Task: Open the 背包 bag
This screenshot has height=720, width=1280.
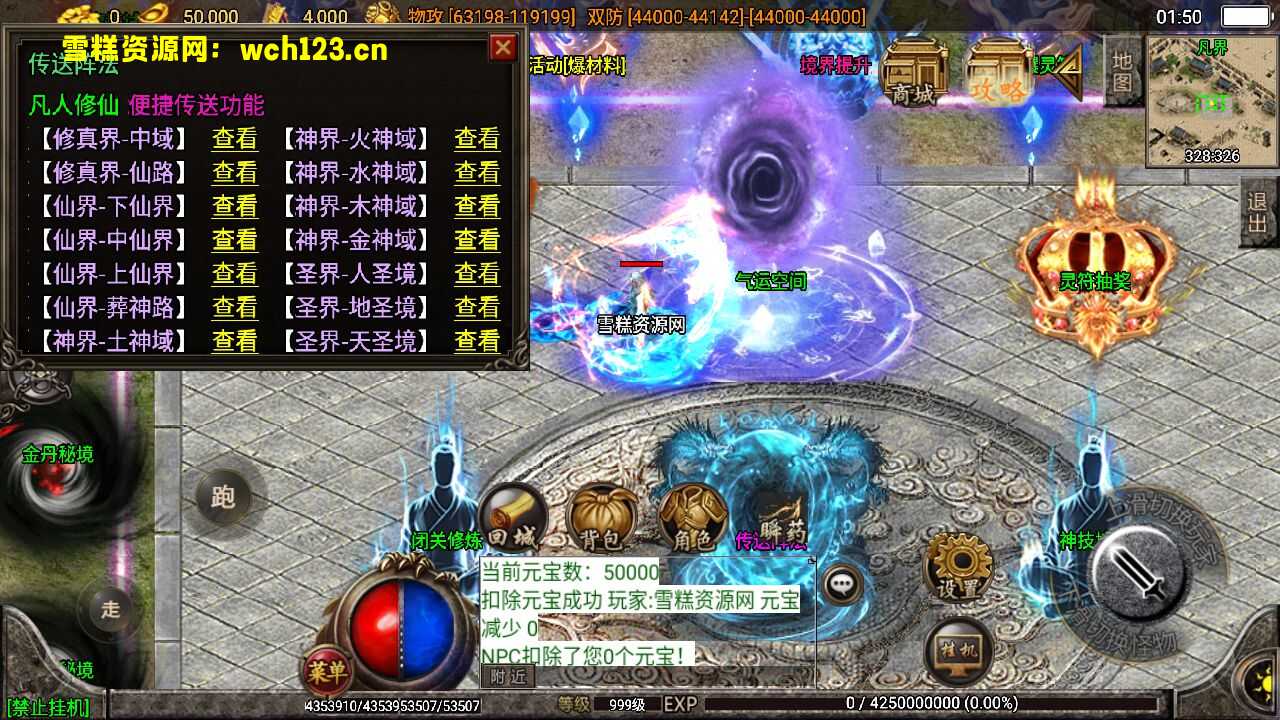Action: (x=601, y=520)
